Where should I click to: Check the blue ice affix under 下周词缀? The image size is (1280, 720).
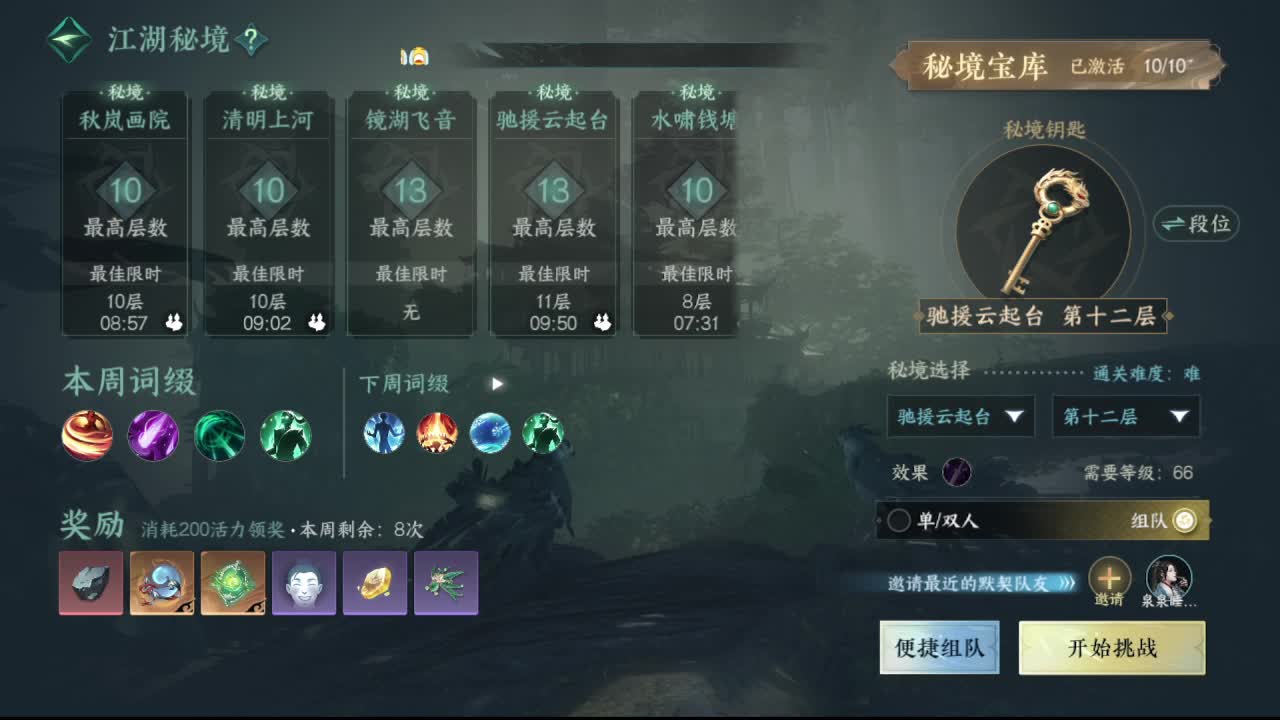491,434
